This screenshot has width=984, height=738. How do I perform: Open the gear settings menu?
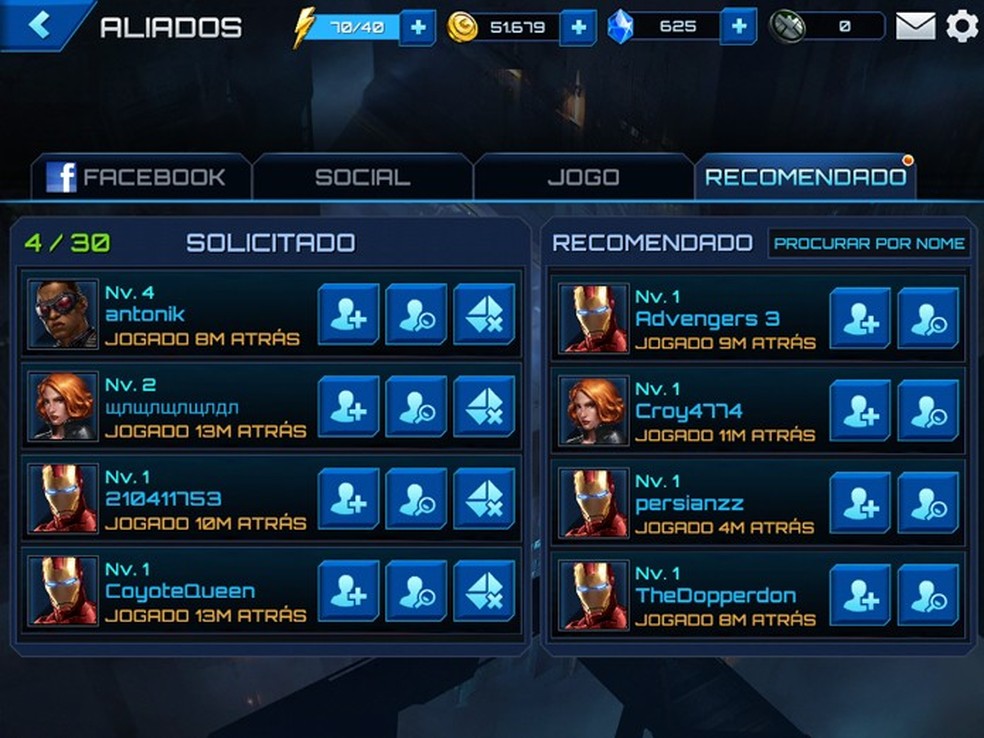click(x=962, y=26)
